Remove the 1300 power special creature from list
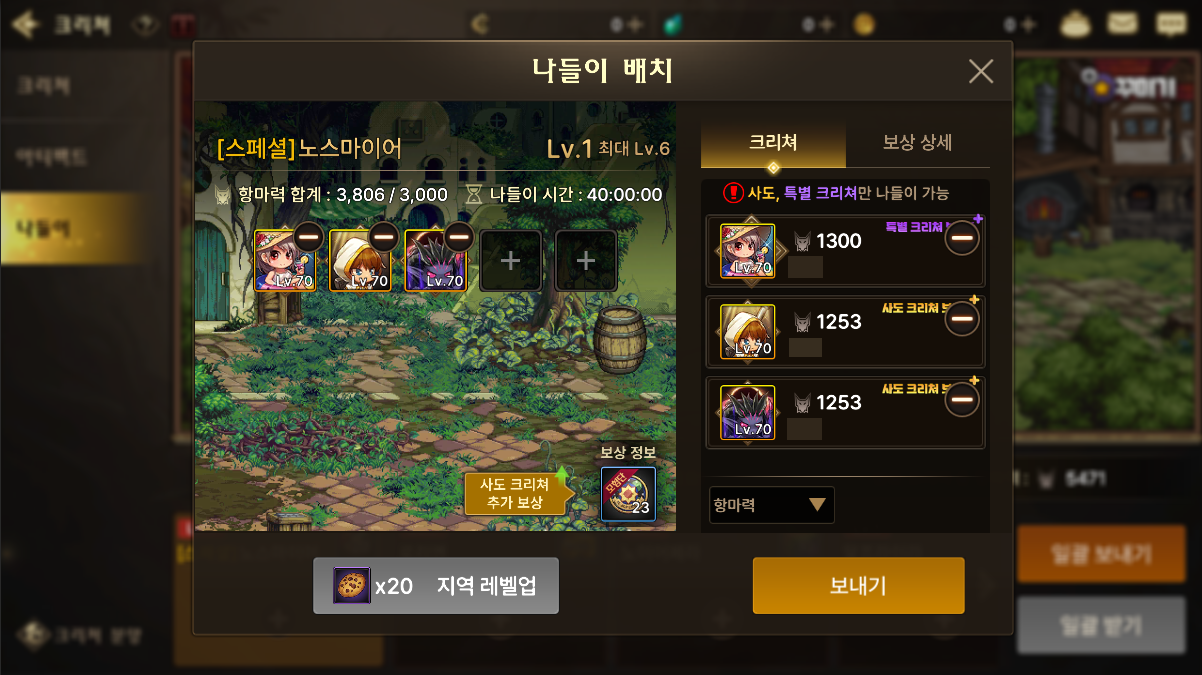The width and height of the screenshot is (1202, 675). pyautogui.click(x=962, y=239)
